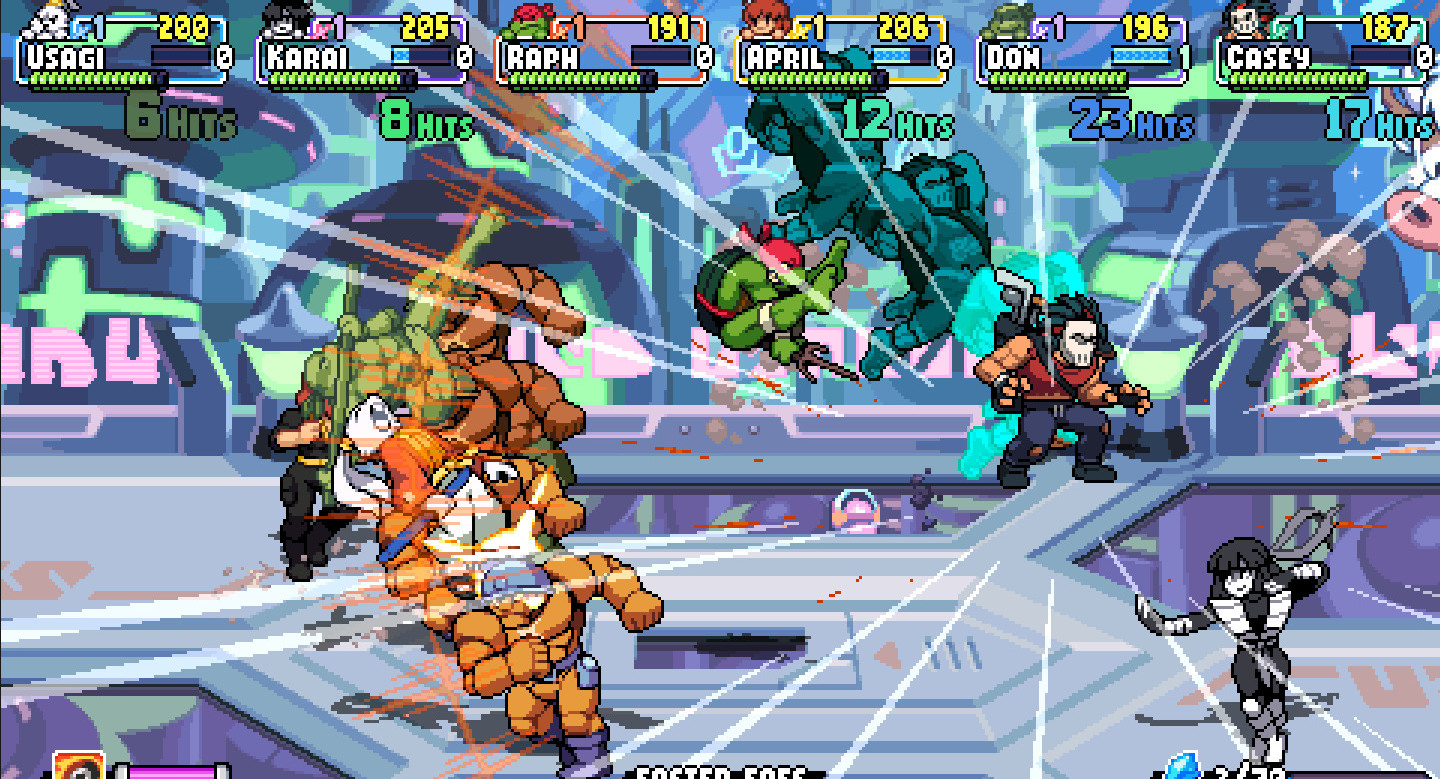The image size is (1440, 779).
Task: Select April's character portrait
Action: point(766,20)
